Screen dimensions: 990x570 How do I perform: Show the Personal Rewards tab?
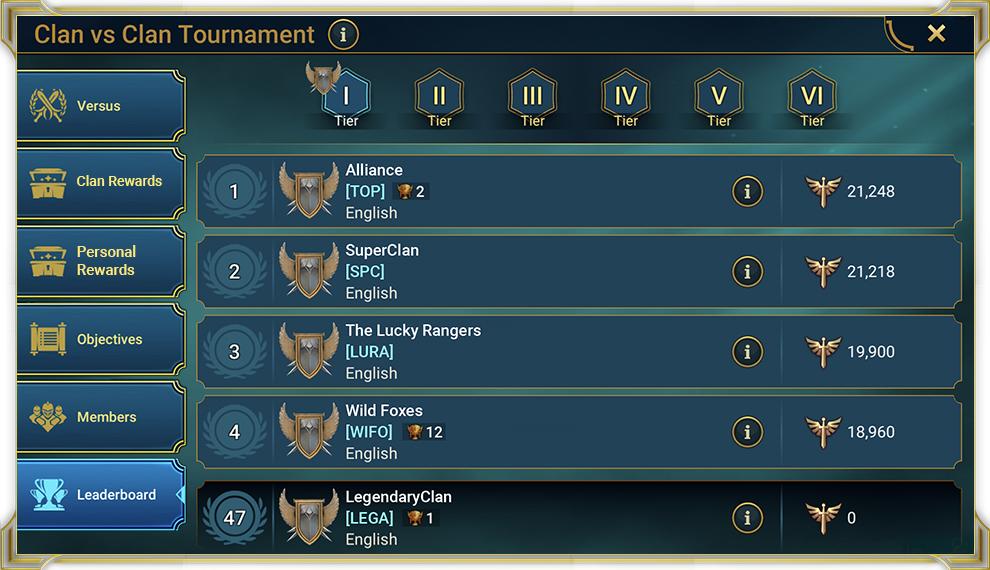[100, 261]
